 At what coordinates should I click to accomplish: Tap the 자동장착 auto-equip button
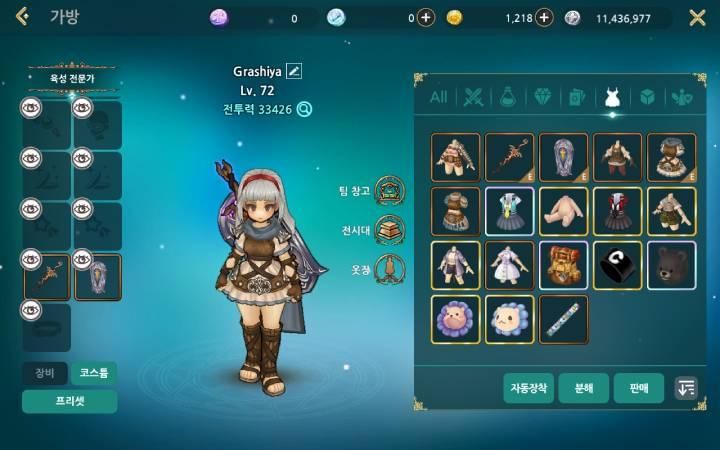tap(528, 388)
